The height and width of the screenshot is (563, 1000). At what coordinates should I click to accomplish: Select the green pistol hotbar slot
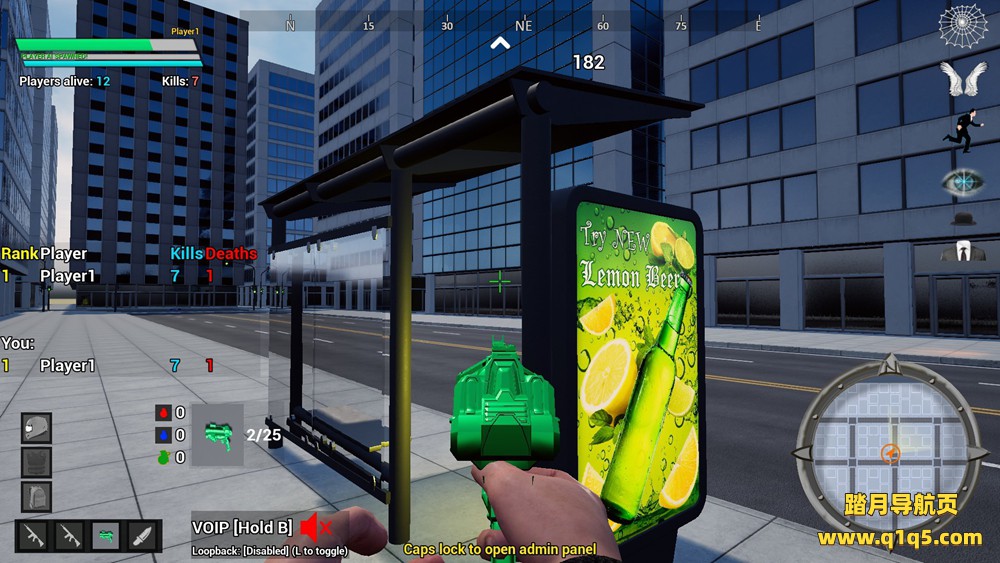[106, 536]
